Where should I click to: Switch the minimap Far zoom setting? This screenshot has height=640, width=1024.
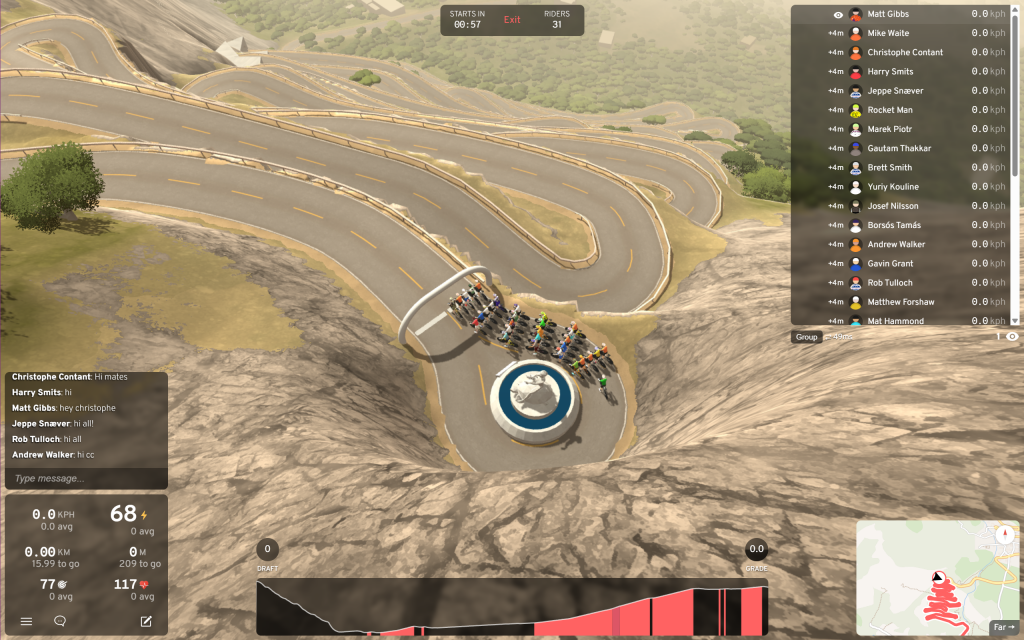[1003, 627]
